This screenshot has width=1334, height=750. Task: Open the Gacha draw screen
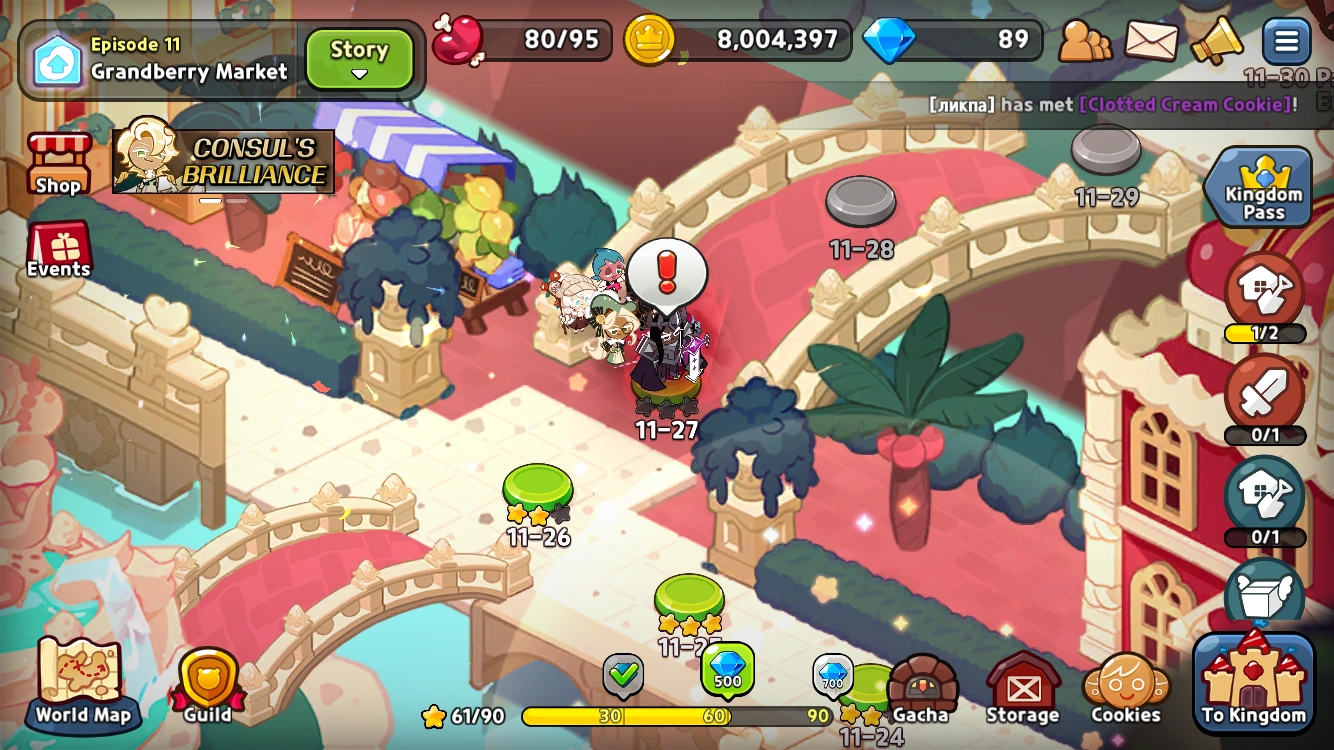(x=920, y=685)
